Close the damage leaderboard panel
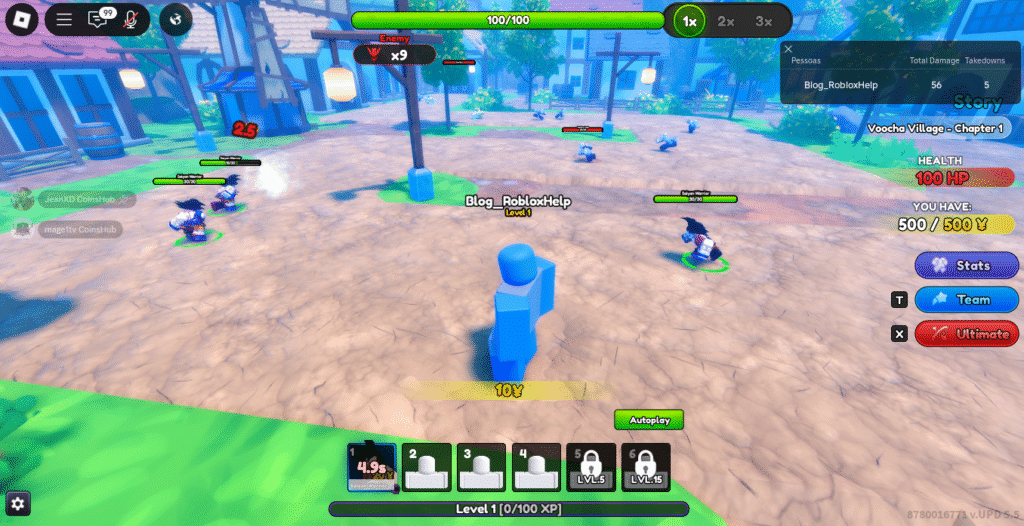 point(788,48)
